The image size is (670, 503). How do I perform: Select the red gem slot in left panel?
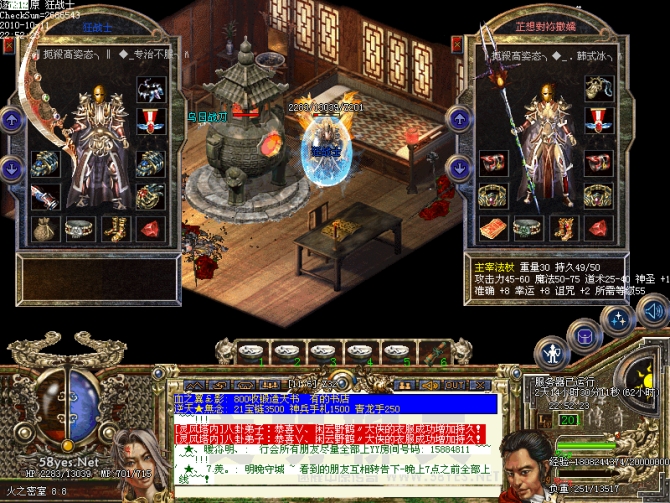(x=151, y=229)
